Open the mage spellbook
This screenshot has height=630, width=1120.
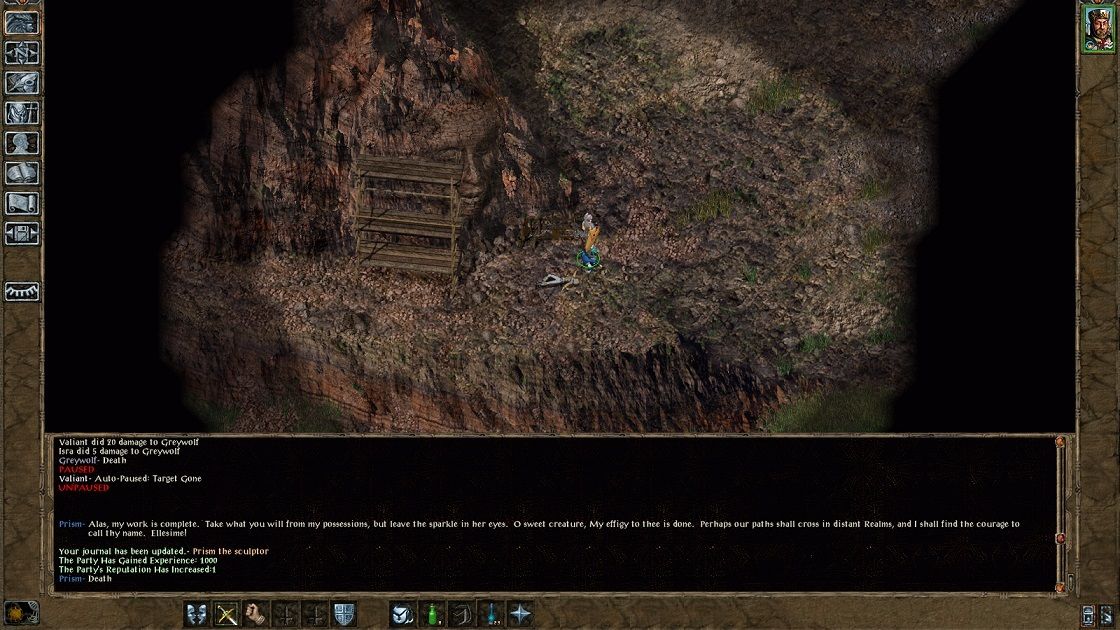pyautogui.click(x=22, y=173)
